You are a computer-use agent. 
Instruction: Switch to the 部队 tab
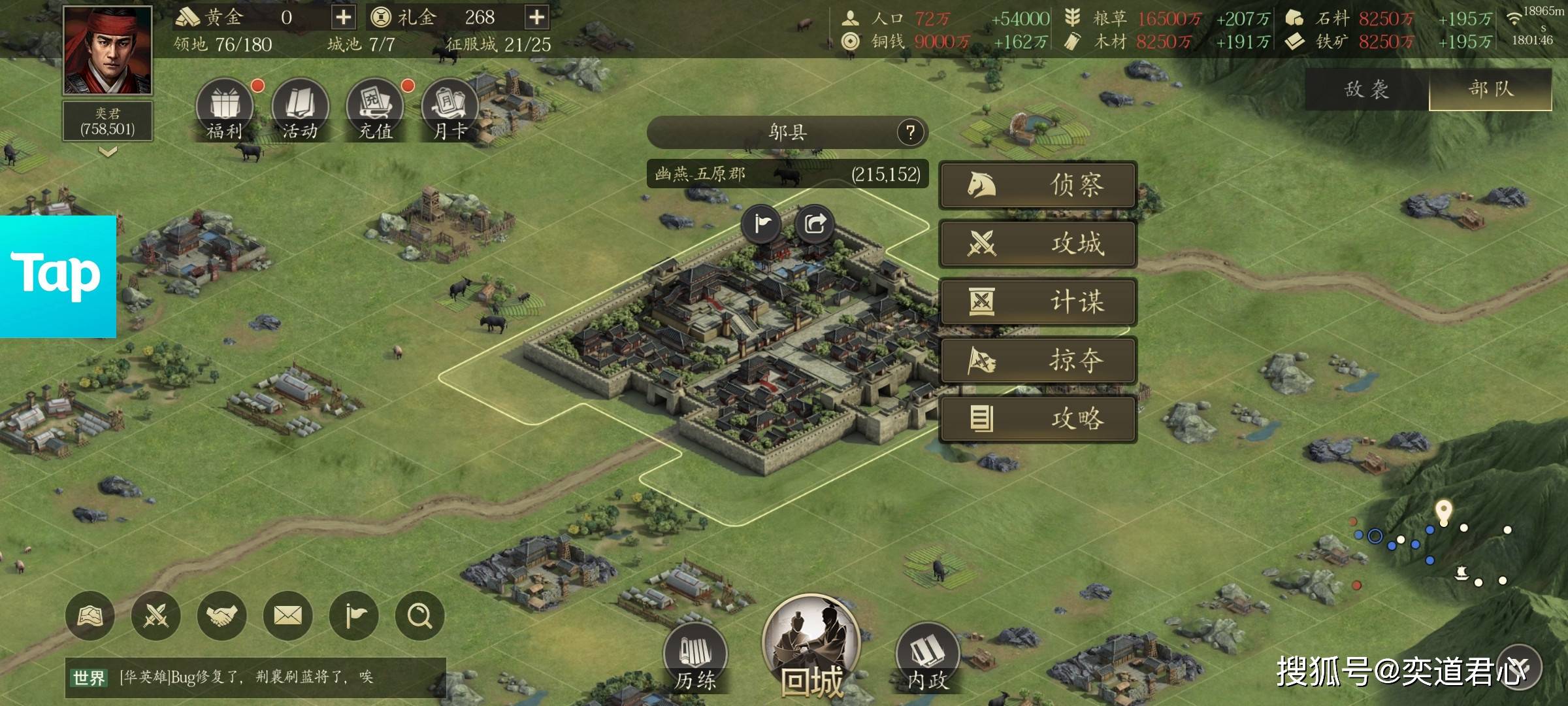tap(1490, 89)
